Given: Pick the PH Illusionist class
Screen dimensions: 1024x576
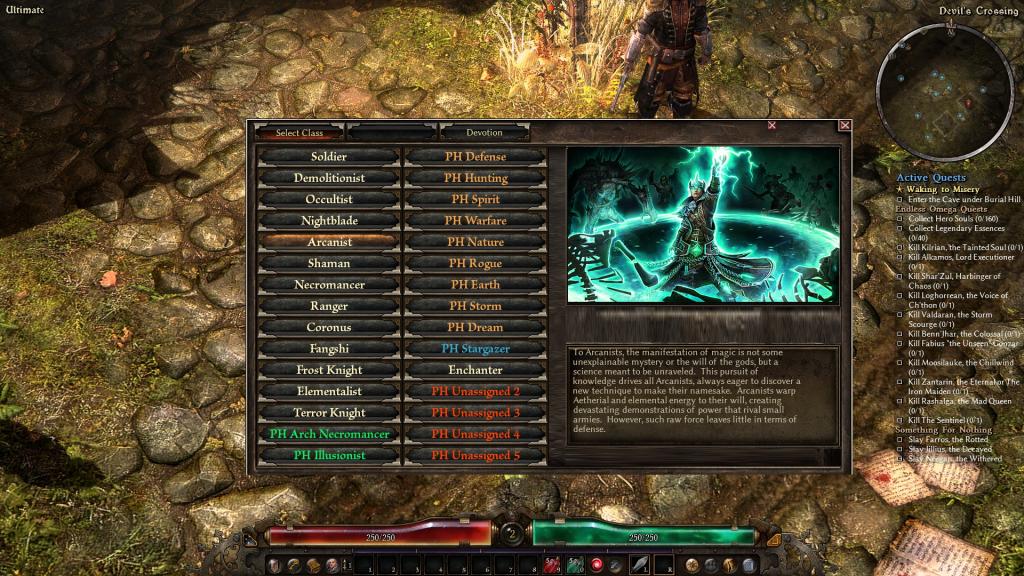Looking at the screenshot, I should click(329, 455).
